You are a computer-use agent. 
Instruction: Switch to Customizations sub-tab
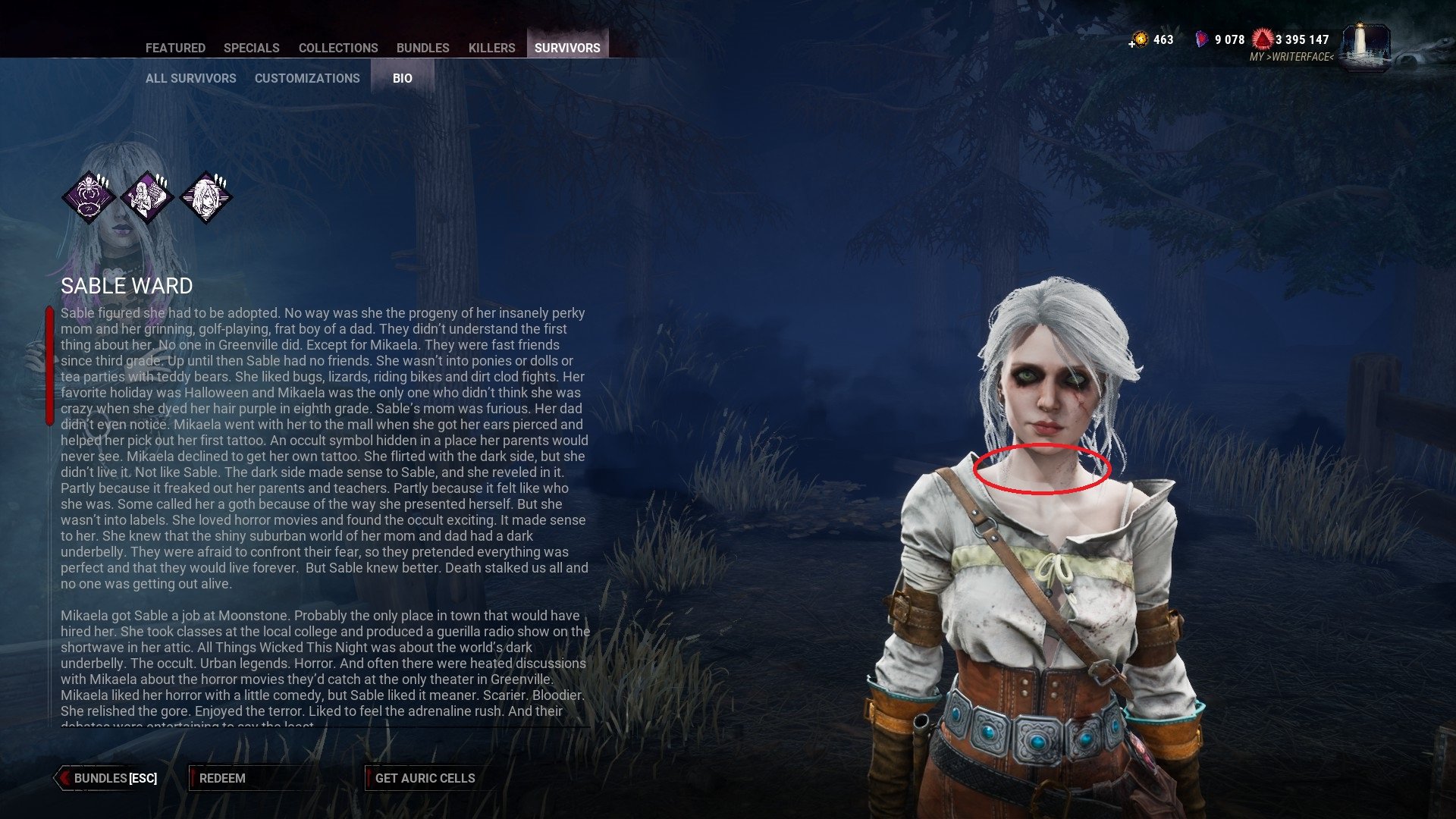pyautogui.click(x=307, y=78)
